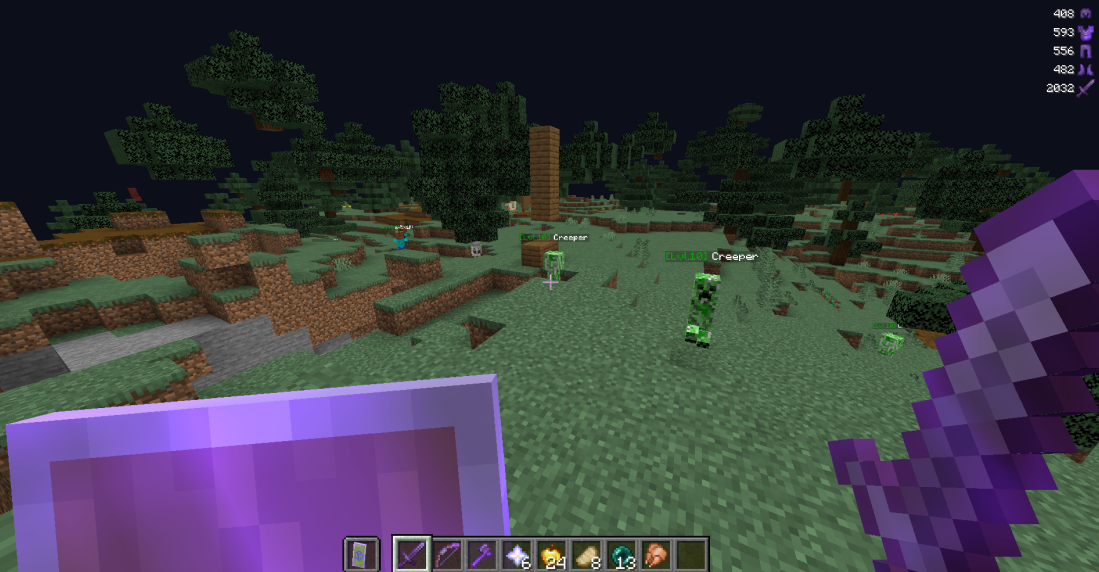Click the chestplate durability icon
The height and width of the screenshot is (572, 1099).
pyautogui.click(x=1085, y=32)
